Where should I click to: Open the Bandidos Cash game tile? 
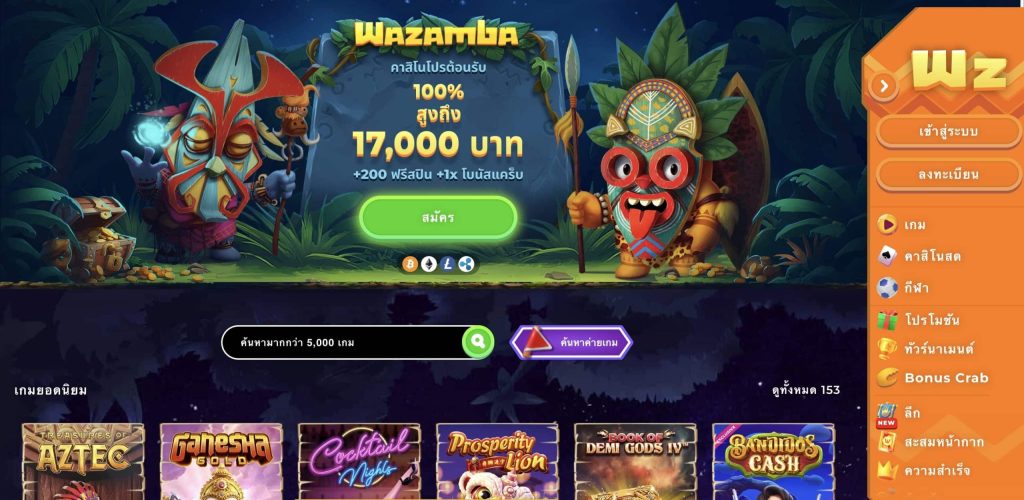773,462
